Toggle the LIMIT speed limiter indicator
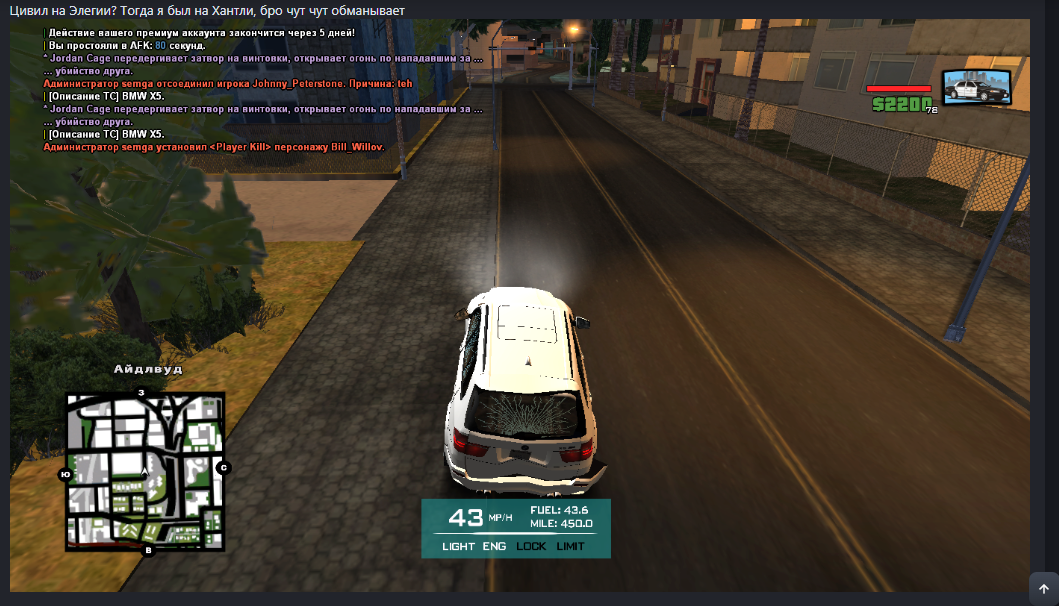 [x=570, y=546]
